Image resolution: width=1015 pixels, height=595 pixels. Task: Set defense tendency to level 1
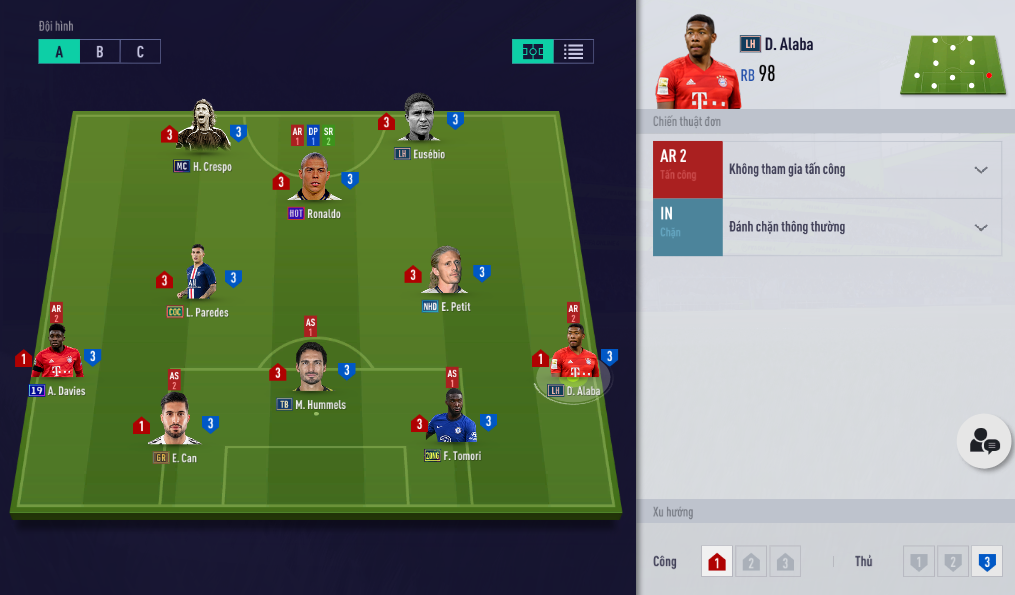(918, 562)
